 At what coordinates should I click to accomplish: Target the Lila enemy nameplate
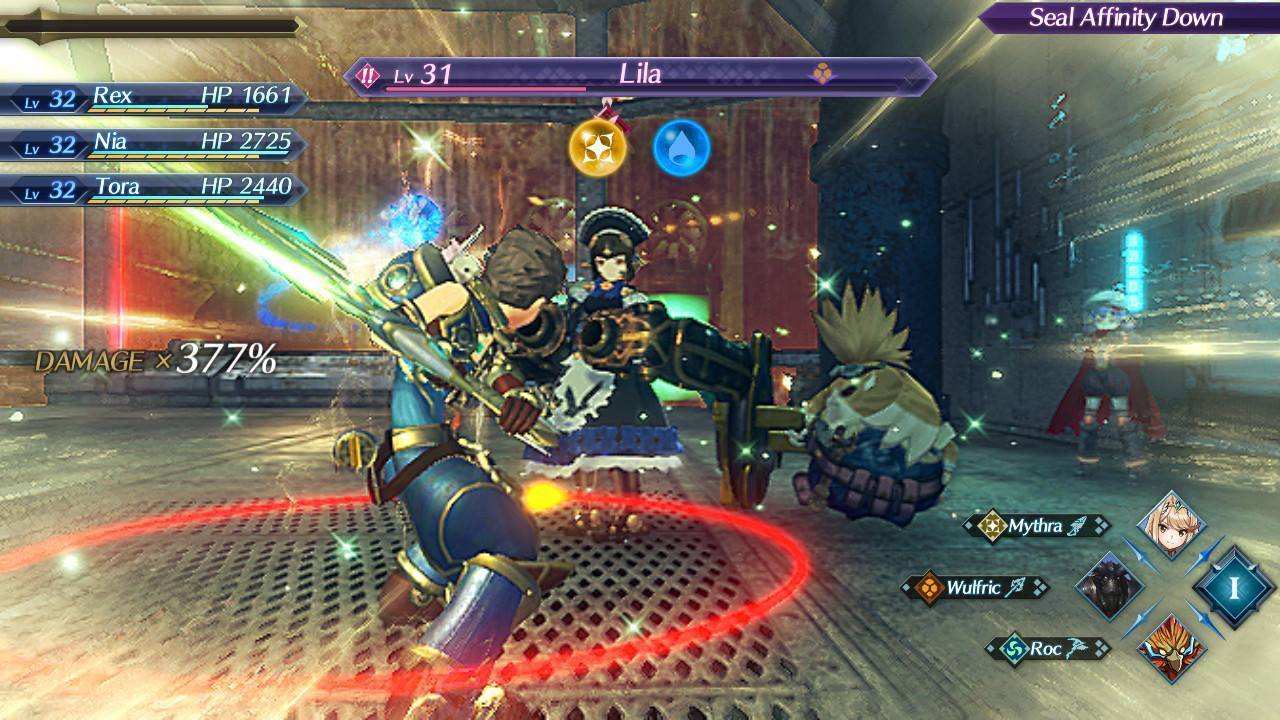pyautogui.click(x=640, y=75)
